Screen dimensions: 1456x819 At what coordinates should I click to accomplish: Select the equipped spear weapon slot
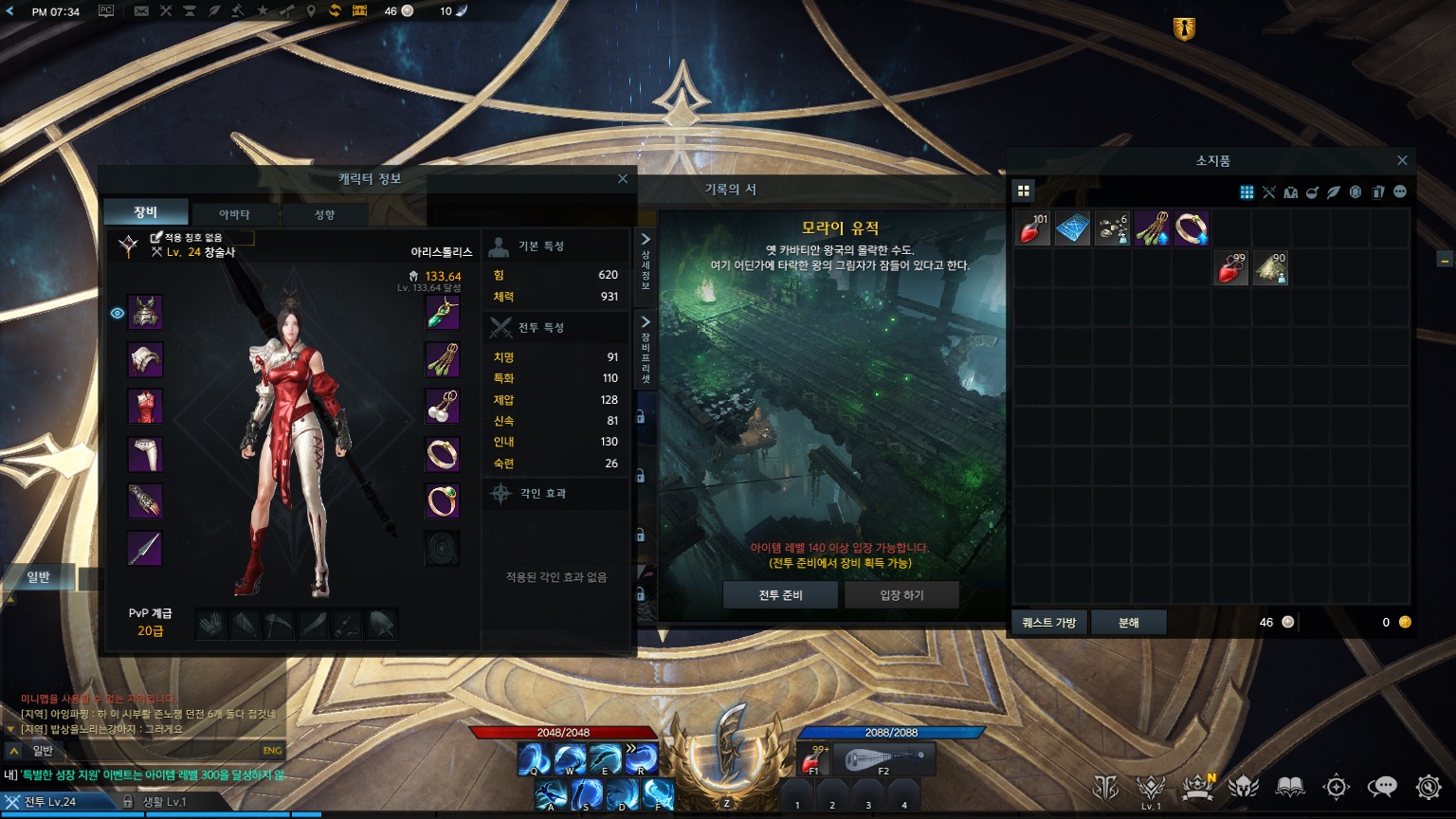[x=145, y=549]
